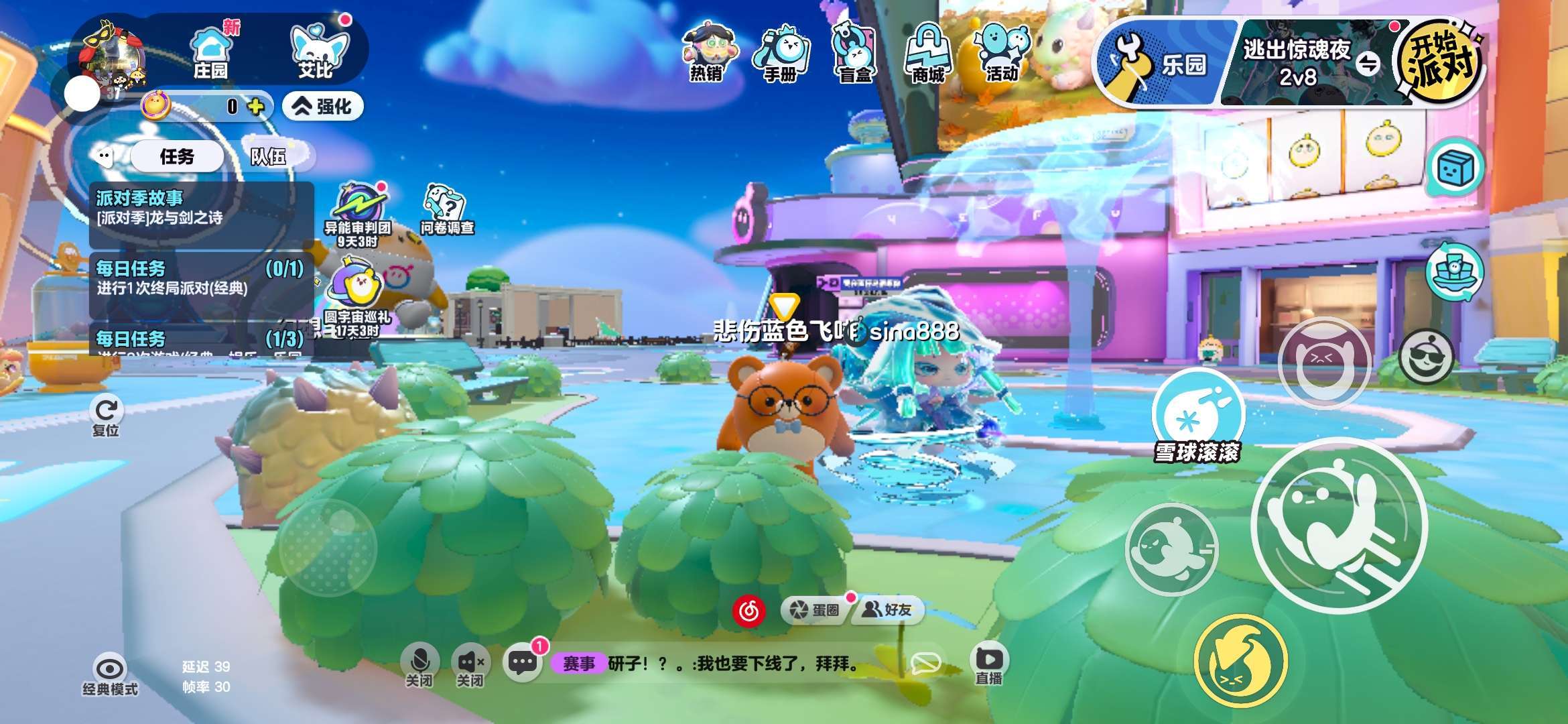1568x724 pixels.
Task: Open the 盲盒 blind box menu
Action: tap(854, 54)
